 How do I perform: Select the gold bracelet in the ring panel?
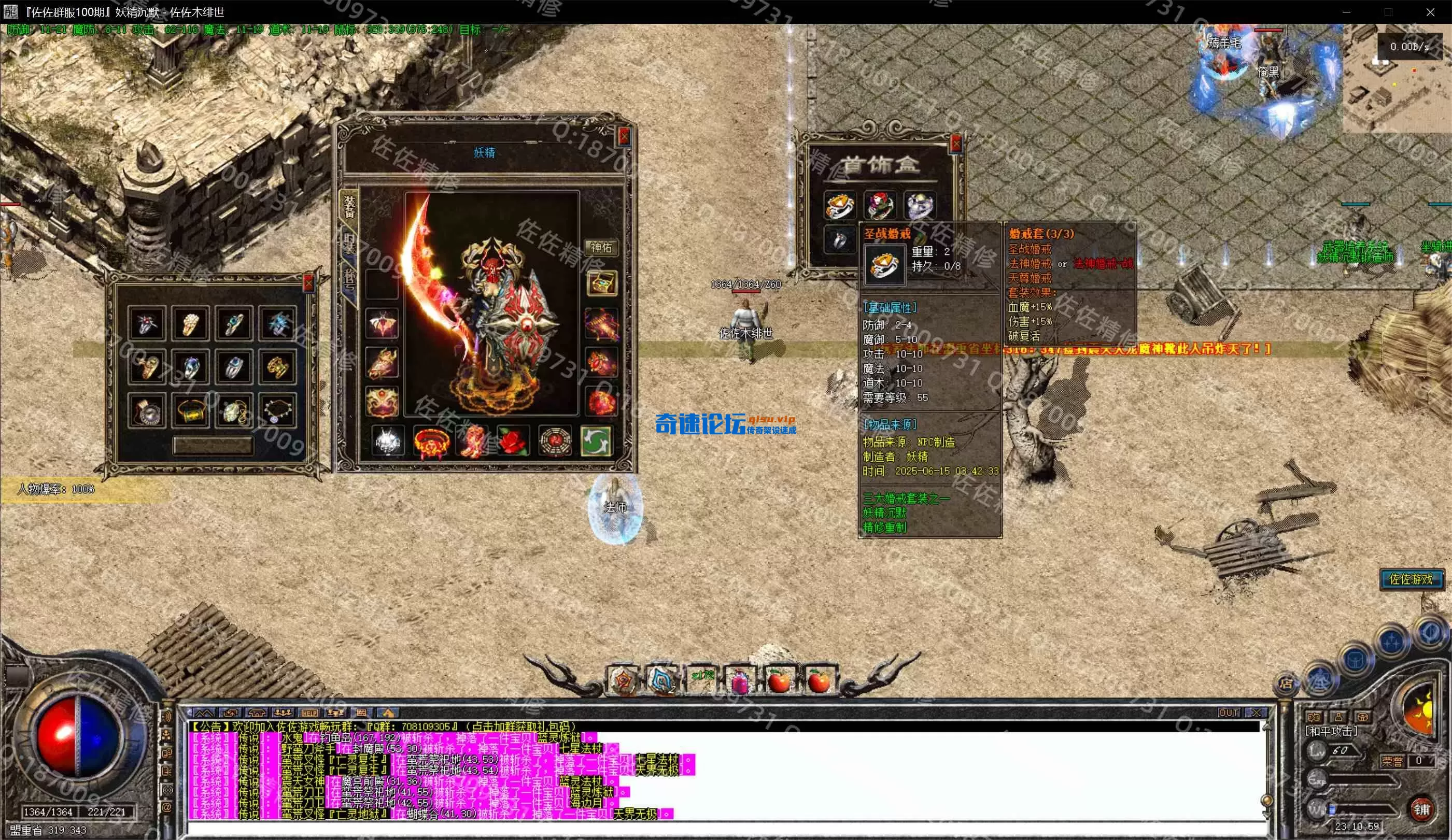pos(191,411)
